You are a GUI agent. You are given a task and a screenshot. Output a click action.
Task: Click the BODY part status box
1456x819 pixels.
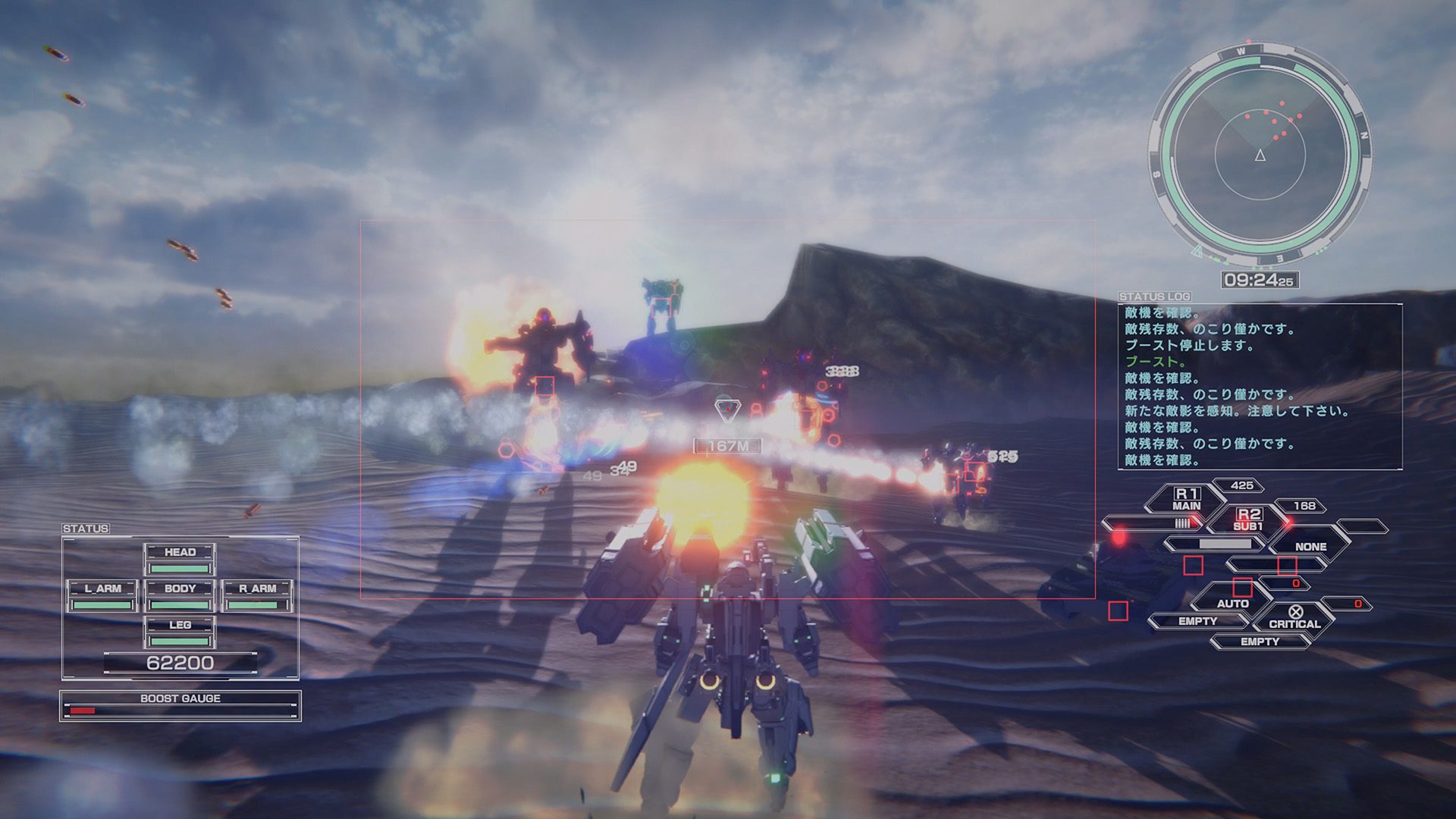180,595
